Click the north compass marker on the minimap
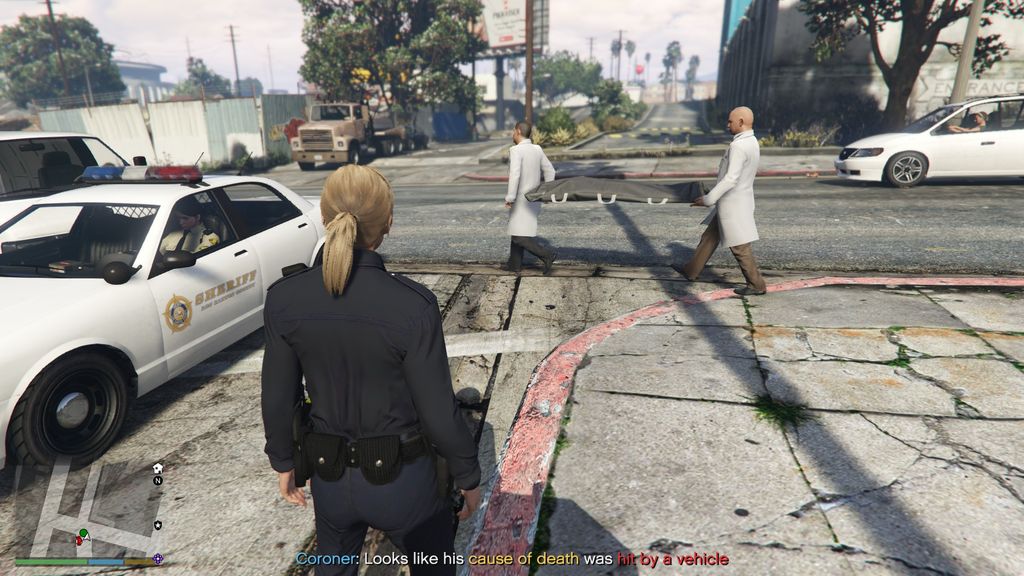The width and height of the screenshot is (1024, 576). click(x=158, y=480)
